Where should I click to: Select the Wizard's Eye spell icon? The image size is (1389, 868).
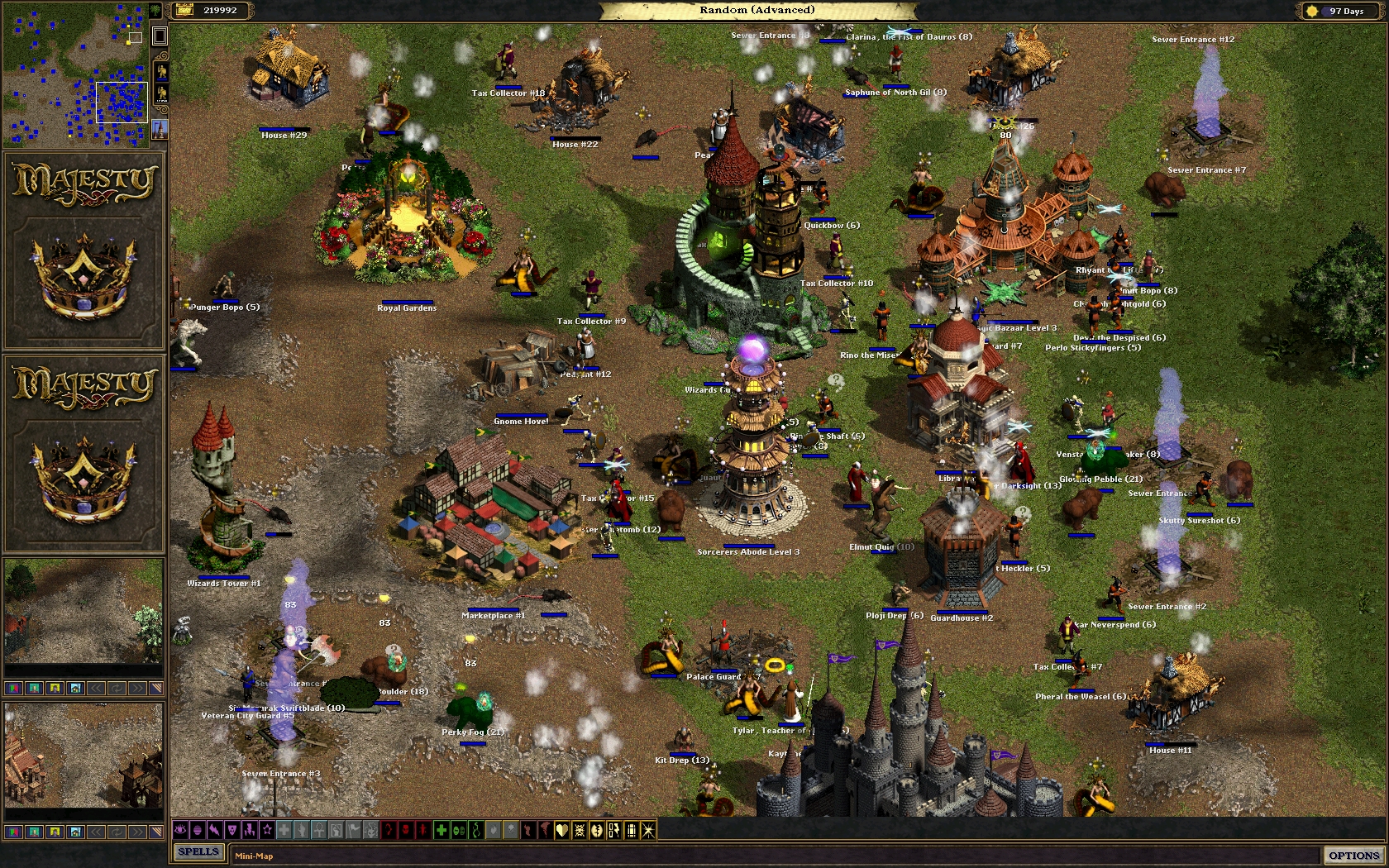[179, 831]
